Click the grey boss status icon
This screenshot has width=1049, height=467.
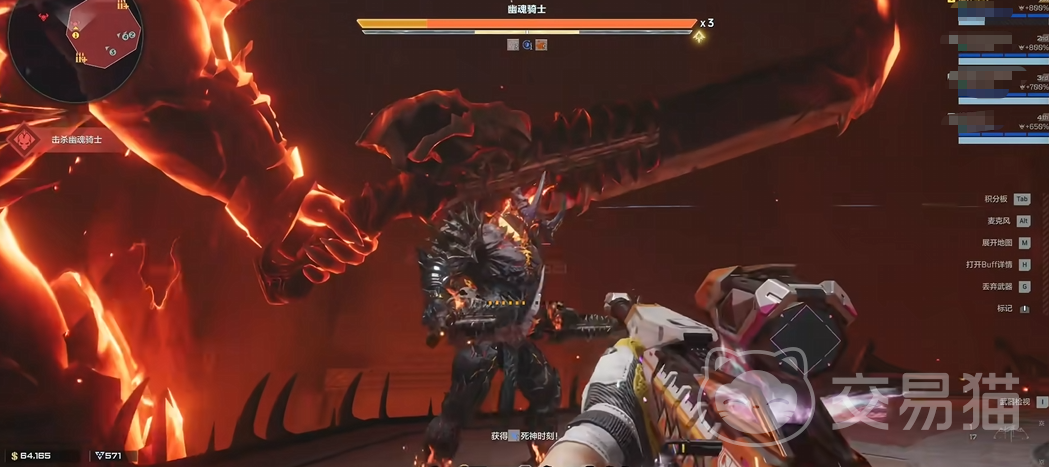513,45
